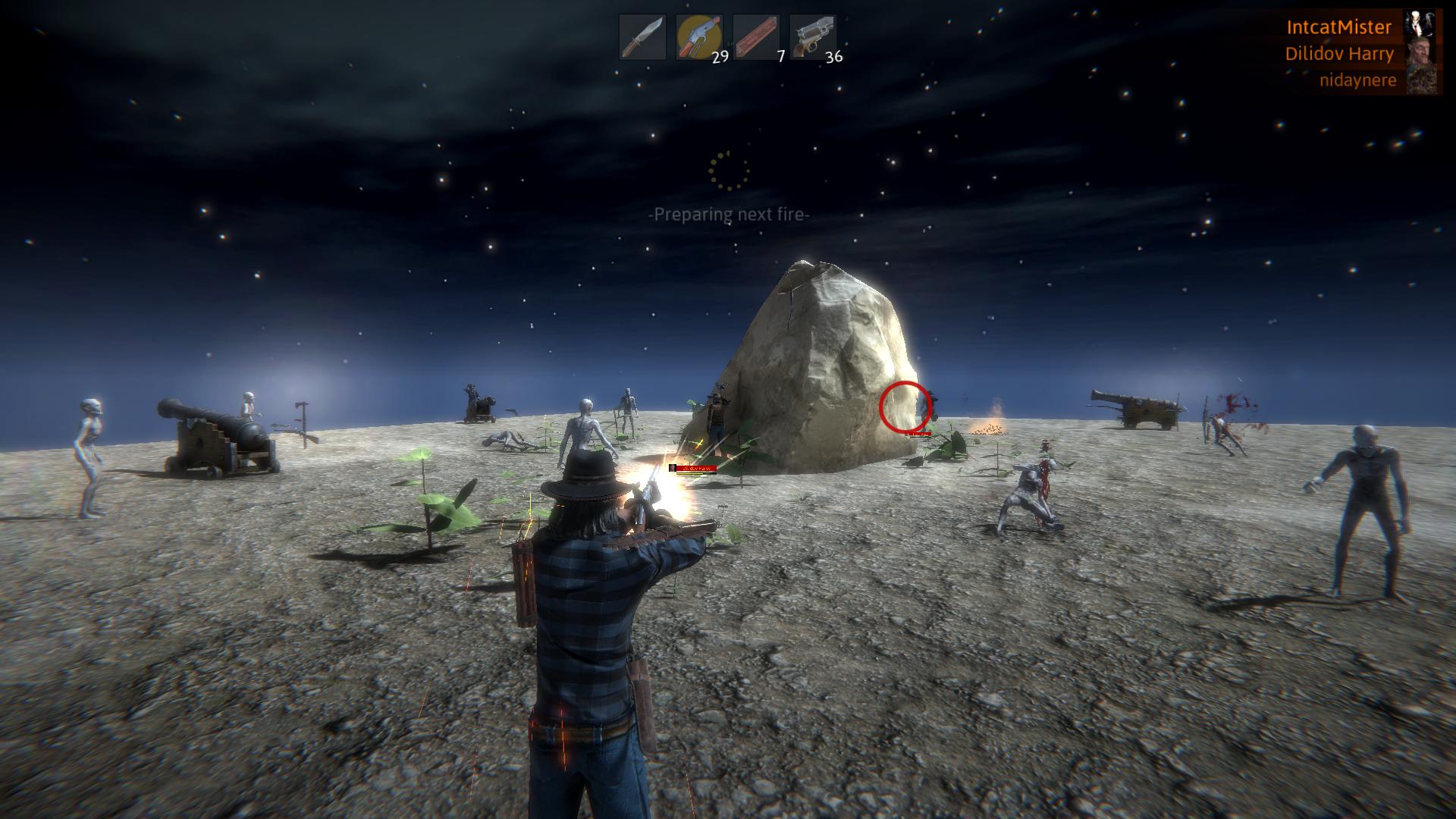Click the name Dilidov Harry in the roster
The height and width of the screenshot is (819, 1456).
tap(1338, 53)
